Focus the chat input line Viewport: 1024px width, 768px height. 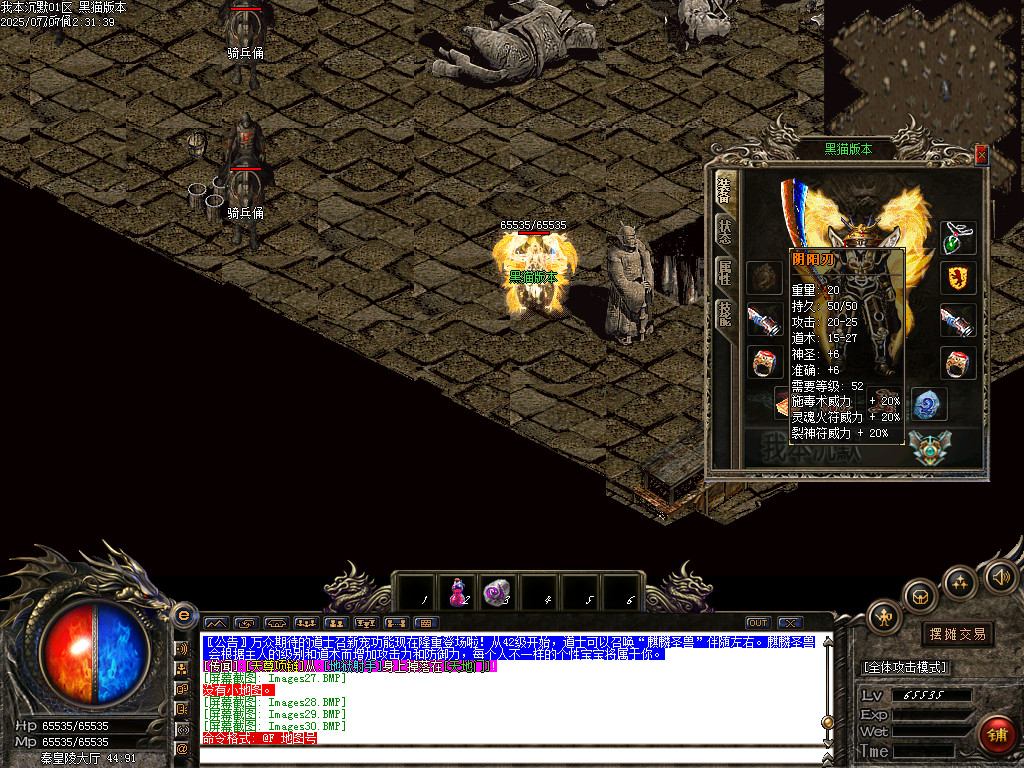point(510,752)
